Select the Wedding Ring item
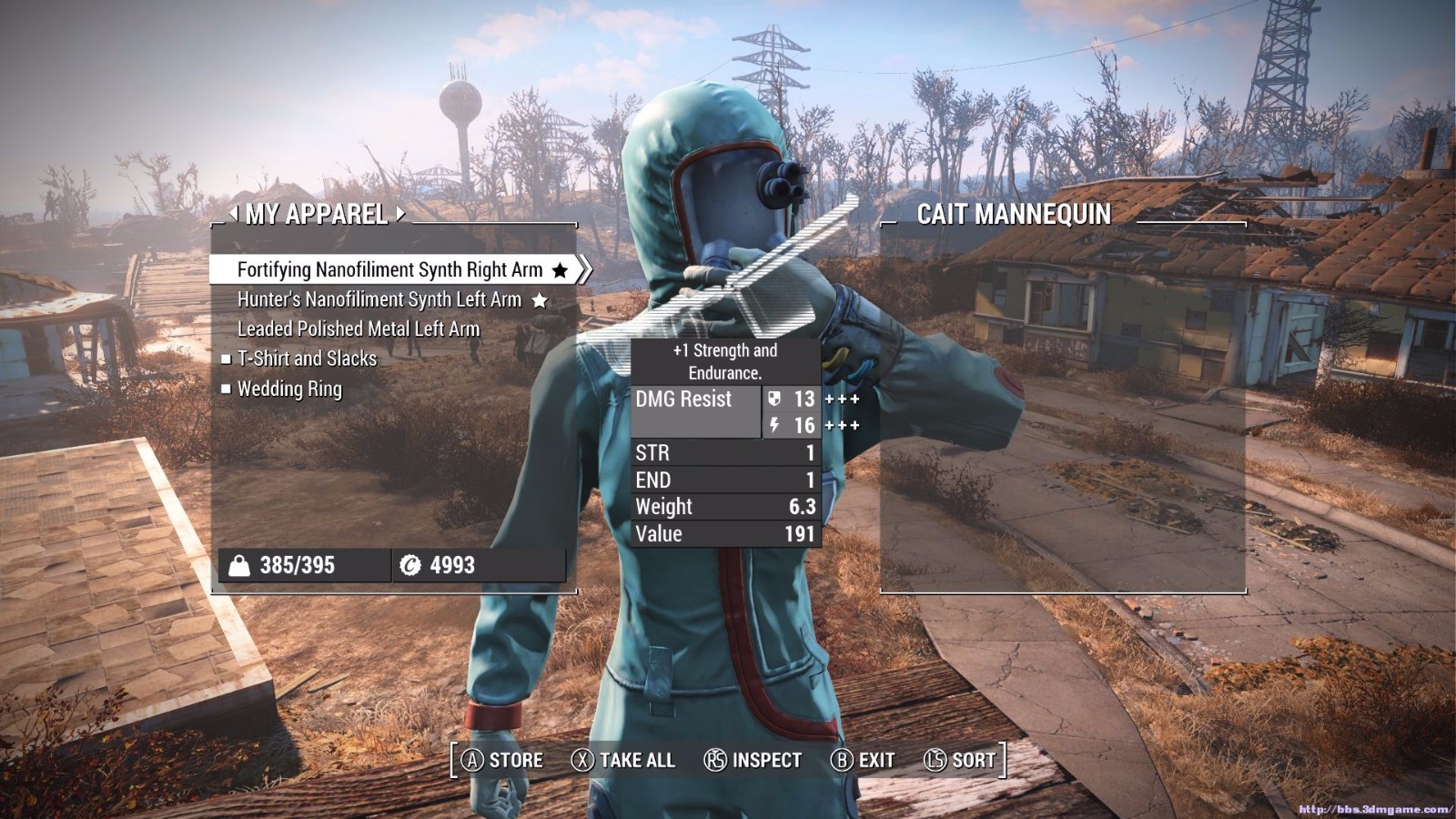The width and height of the screenshot is (1456, 819). pyautogui.click(x=289, y=389)
